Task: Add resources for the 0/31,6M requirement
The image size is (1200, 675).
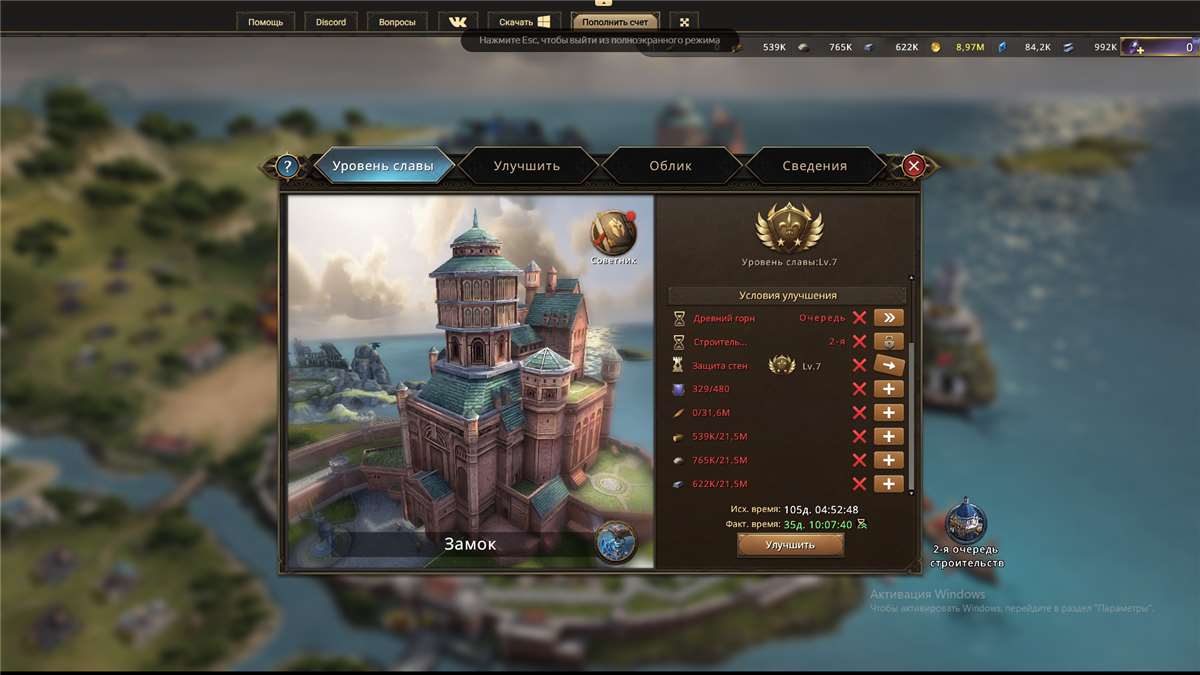Action: (x=888, y=413)
